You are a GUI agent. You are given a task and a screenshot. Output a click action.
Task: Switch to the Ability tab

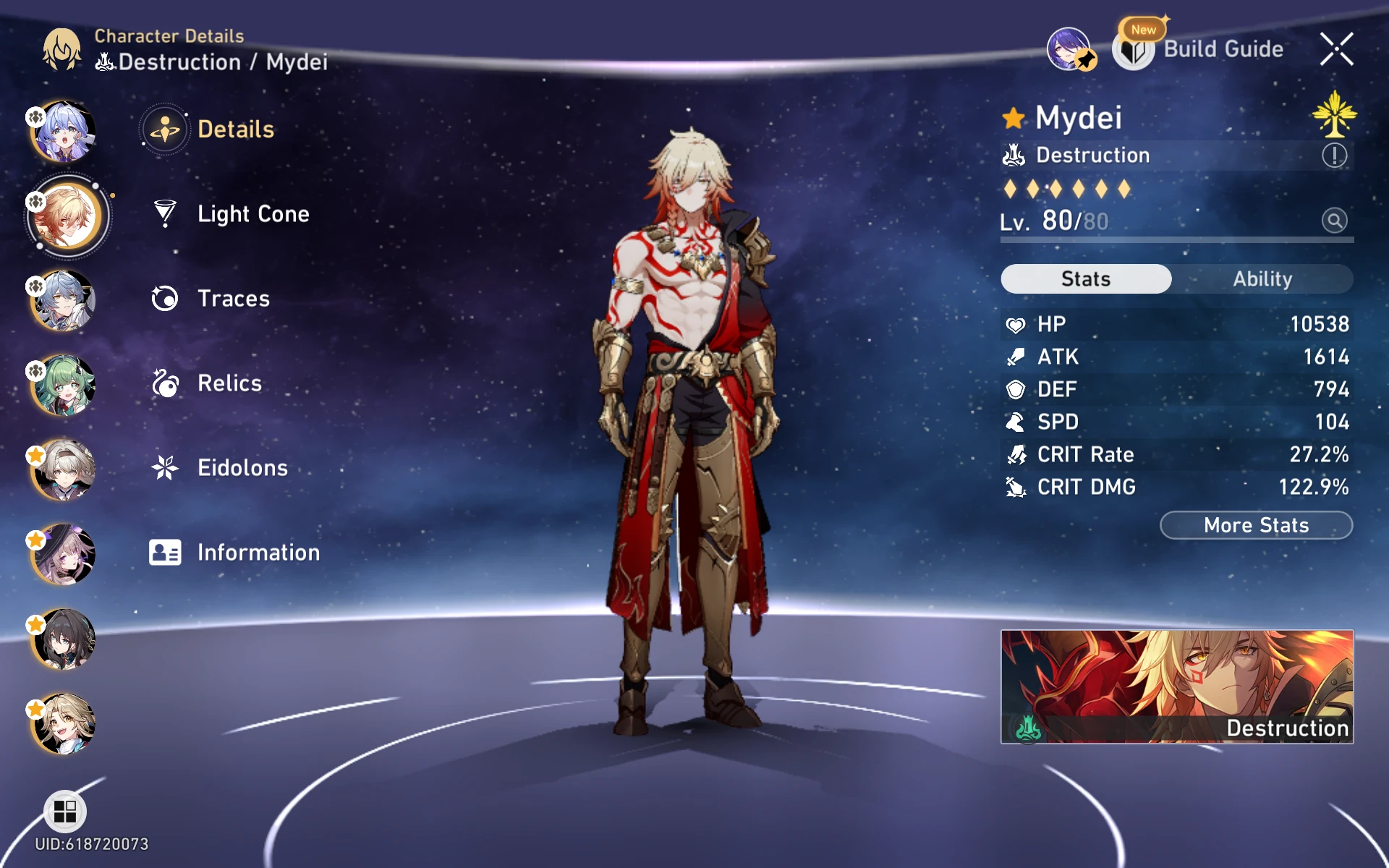pyautogui.click(x=1263, y=279)
